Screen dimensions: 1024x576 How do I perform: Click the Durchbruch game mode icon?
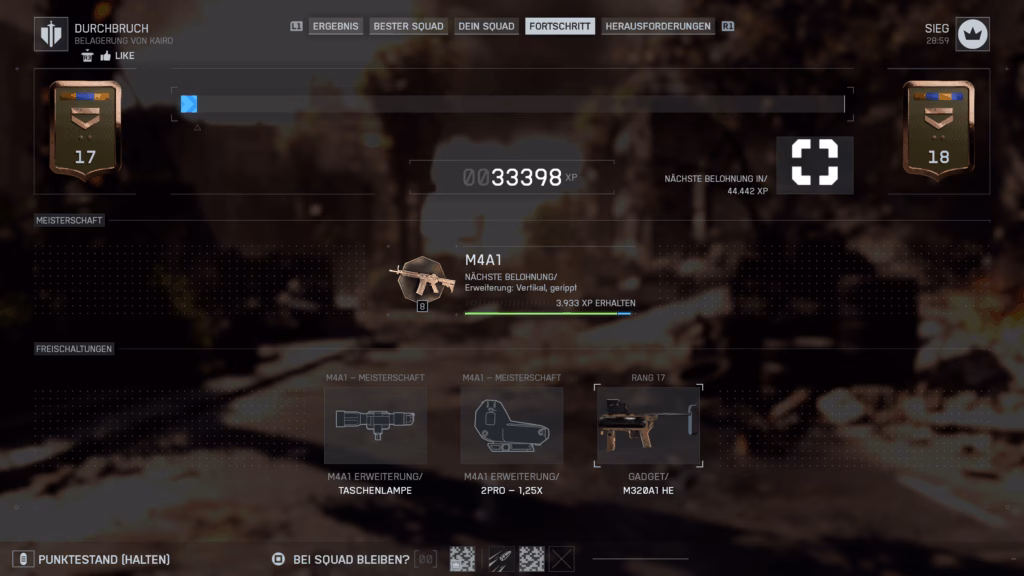pos(51,34)
